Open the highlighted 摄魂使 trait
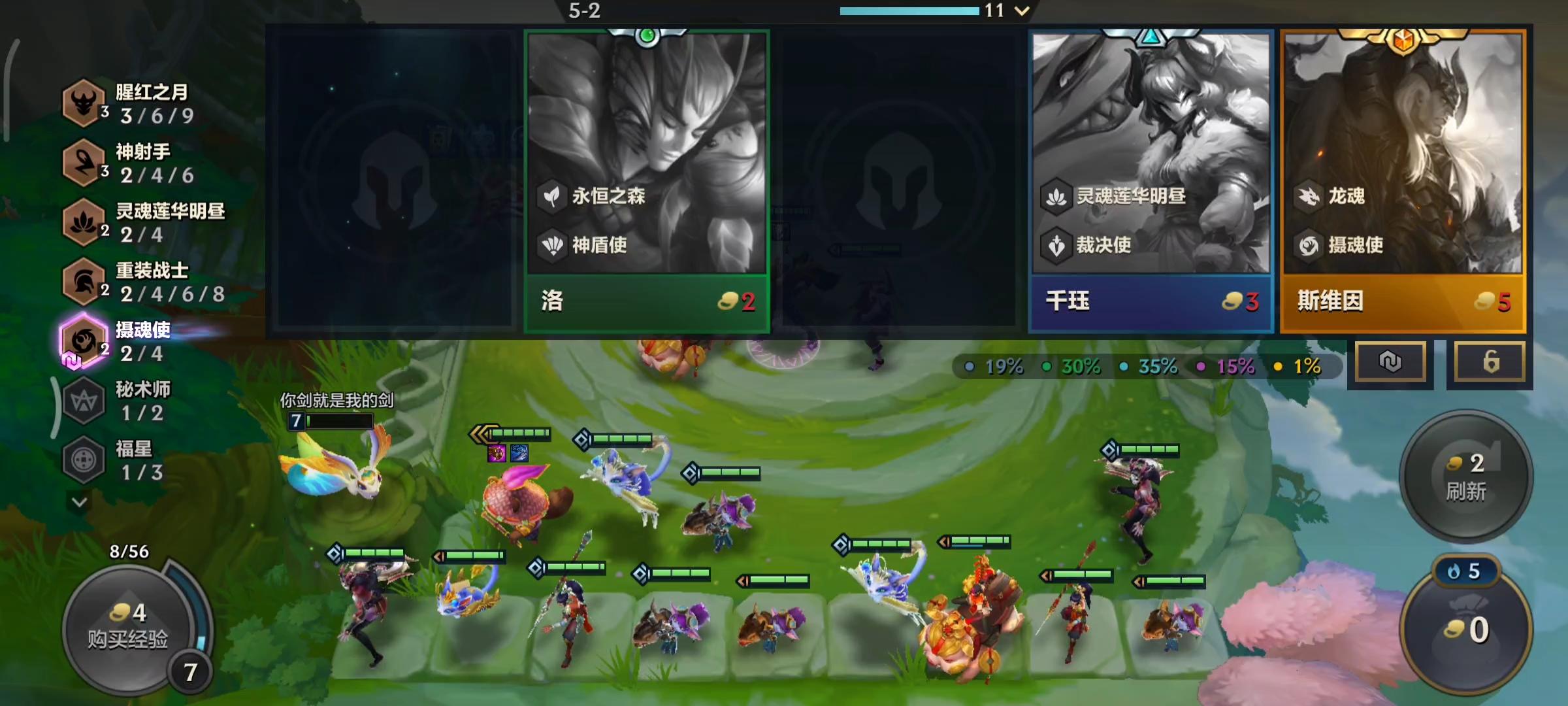The height and width of the screenshot is (706, 1568). 84,341
